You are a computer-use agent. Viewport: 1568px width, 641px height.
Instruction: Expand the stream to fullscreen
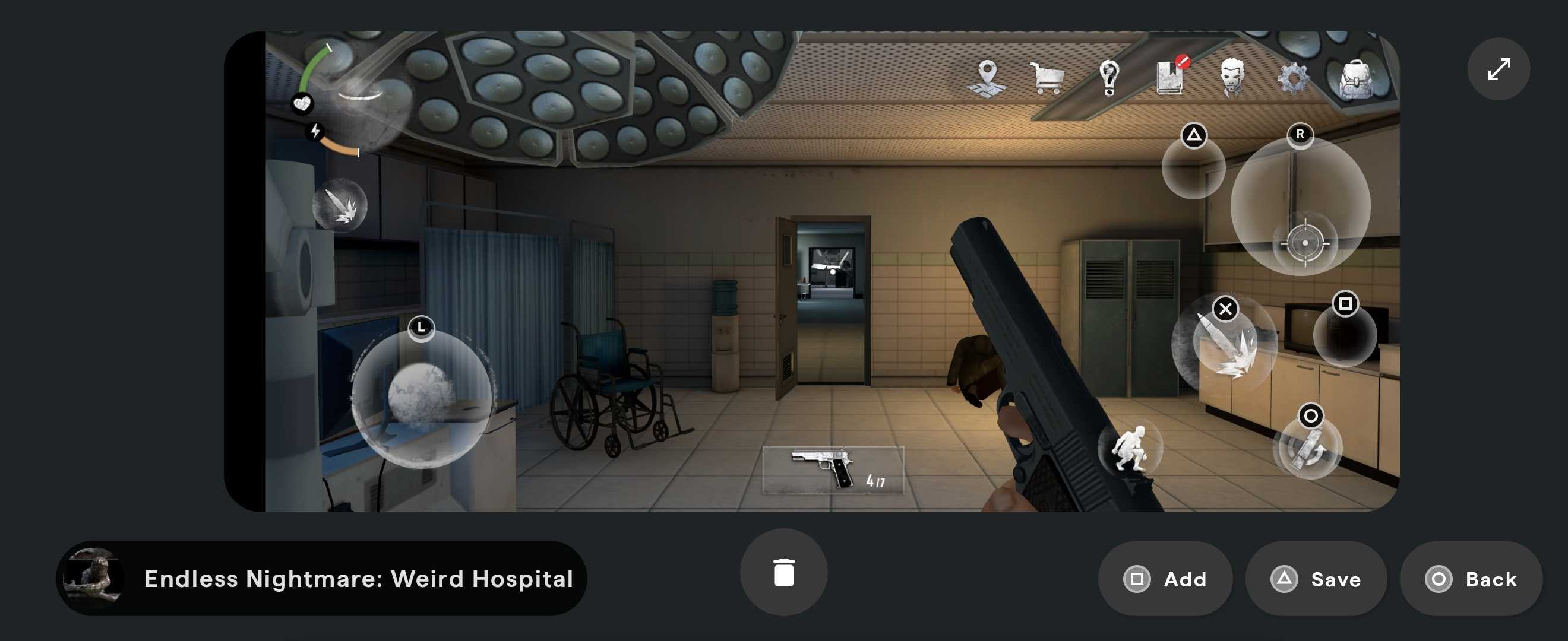point(1499,69)
